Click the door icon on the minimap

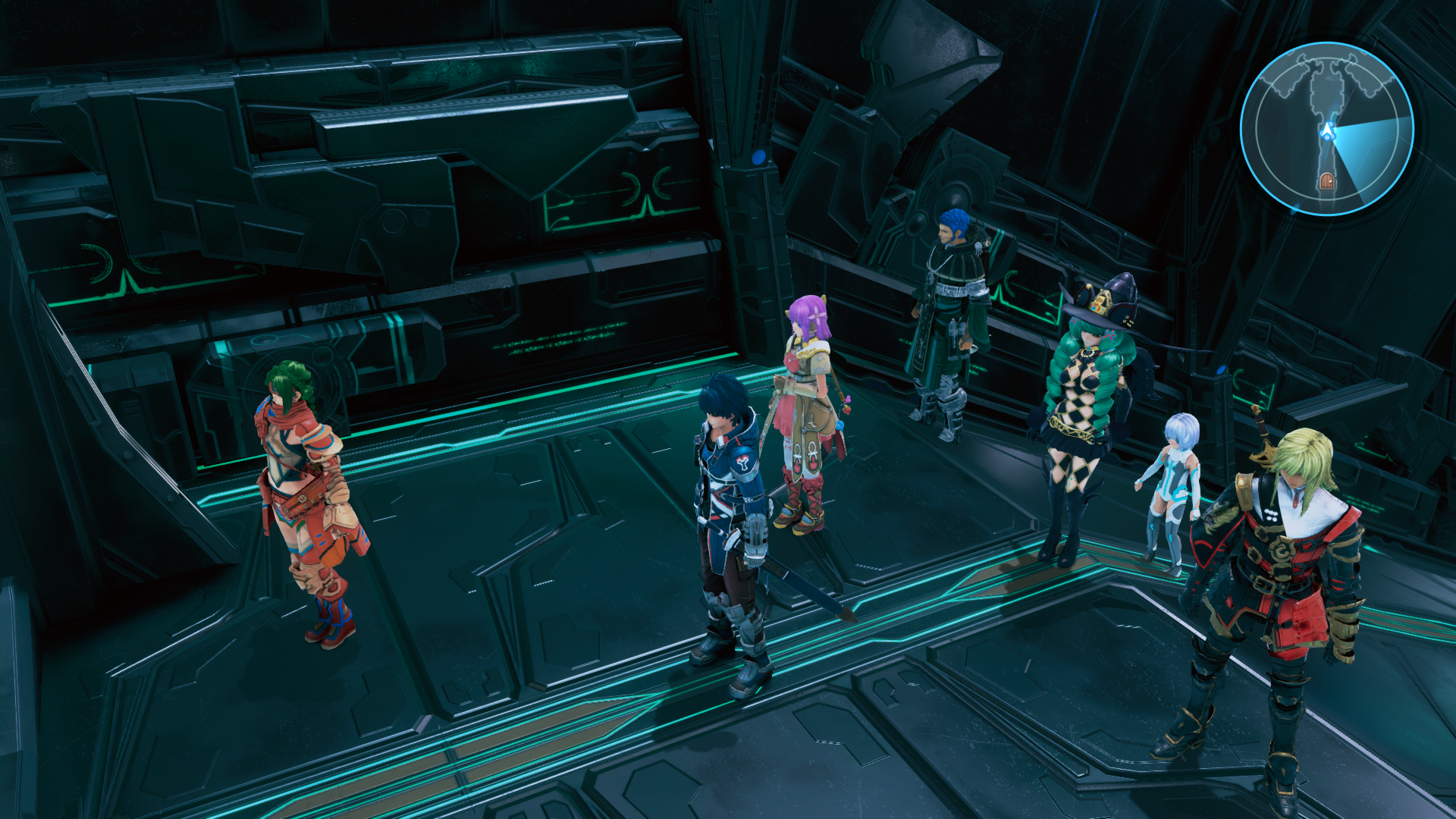click(1327, 181)
